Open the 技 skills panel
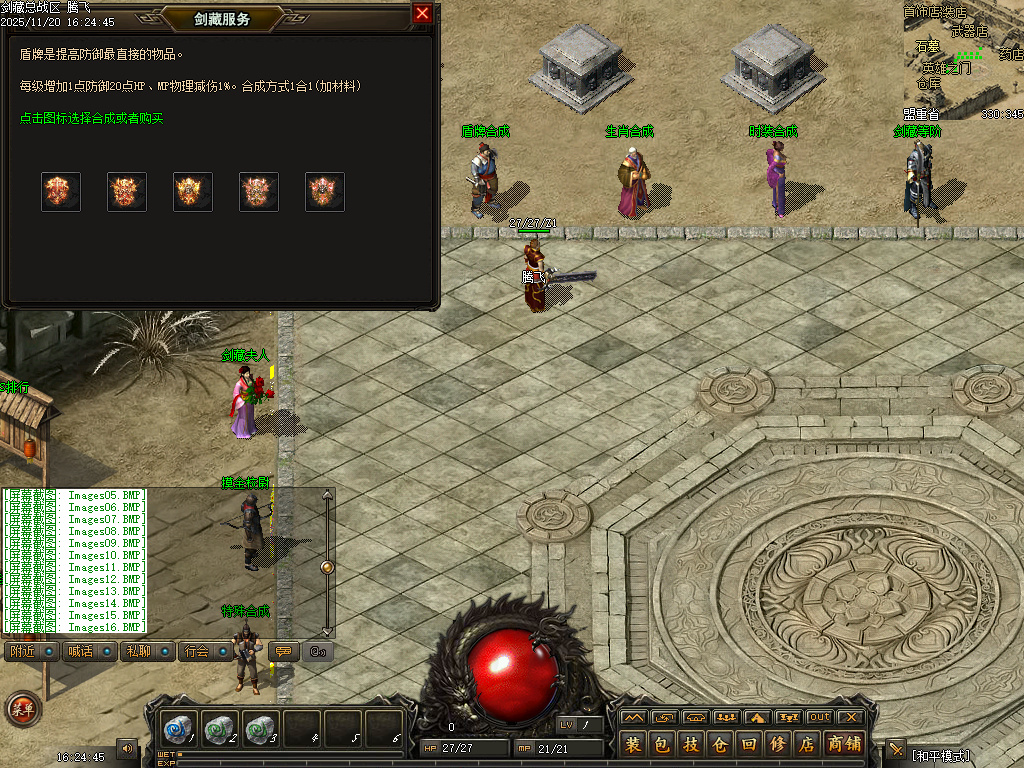Screen dimensions: 1024x768 (691, 744)
